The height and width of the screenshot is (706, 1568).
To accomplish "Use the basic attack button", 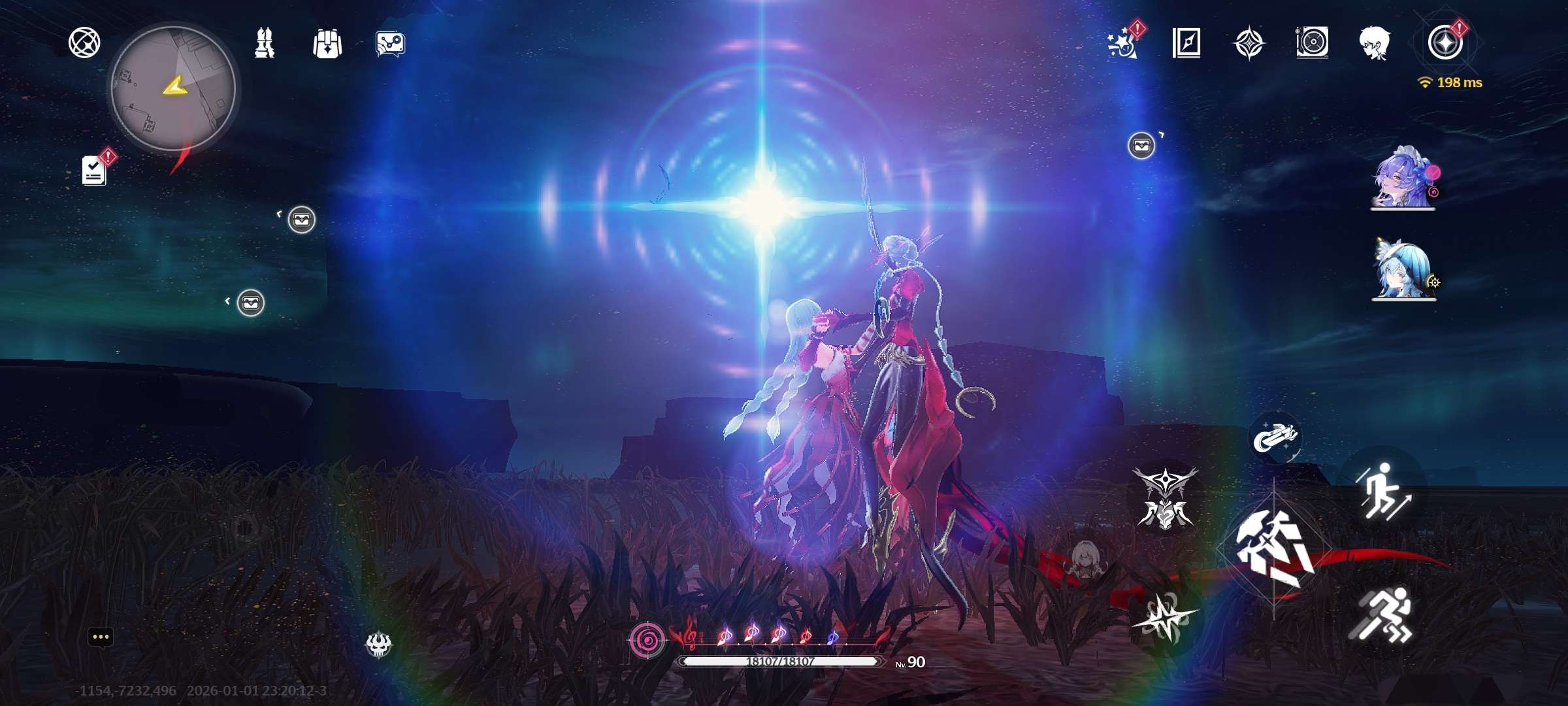I will coord(1274,548).
